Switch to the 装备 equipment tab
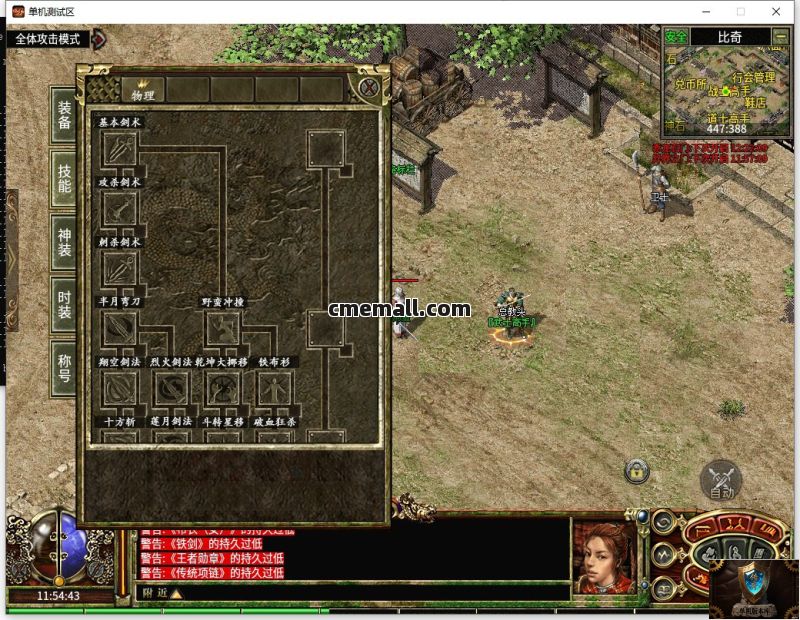Image resolution: width=800 pixels, height=620 pixels. 65,115
